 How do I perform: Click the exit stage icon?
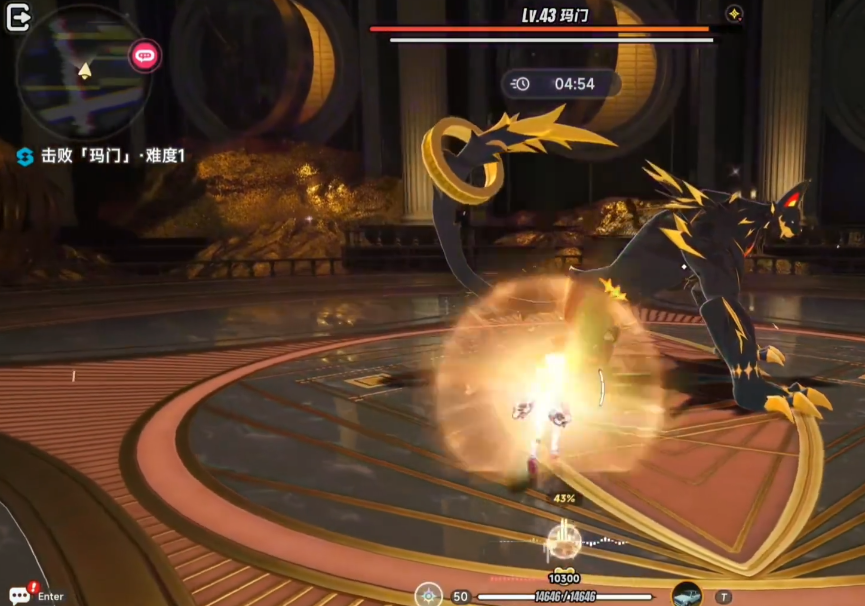coord(18,18)
